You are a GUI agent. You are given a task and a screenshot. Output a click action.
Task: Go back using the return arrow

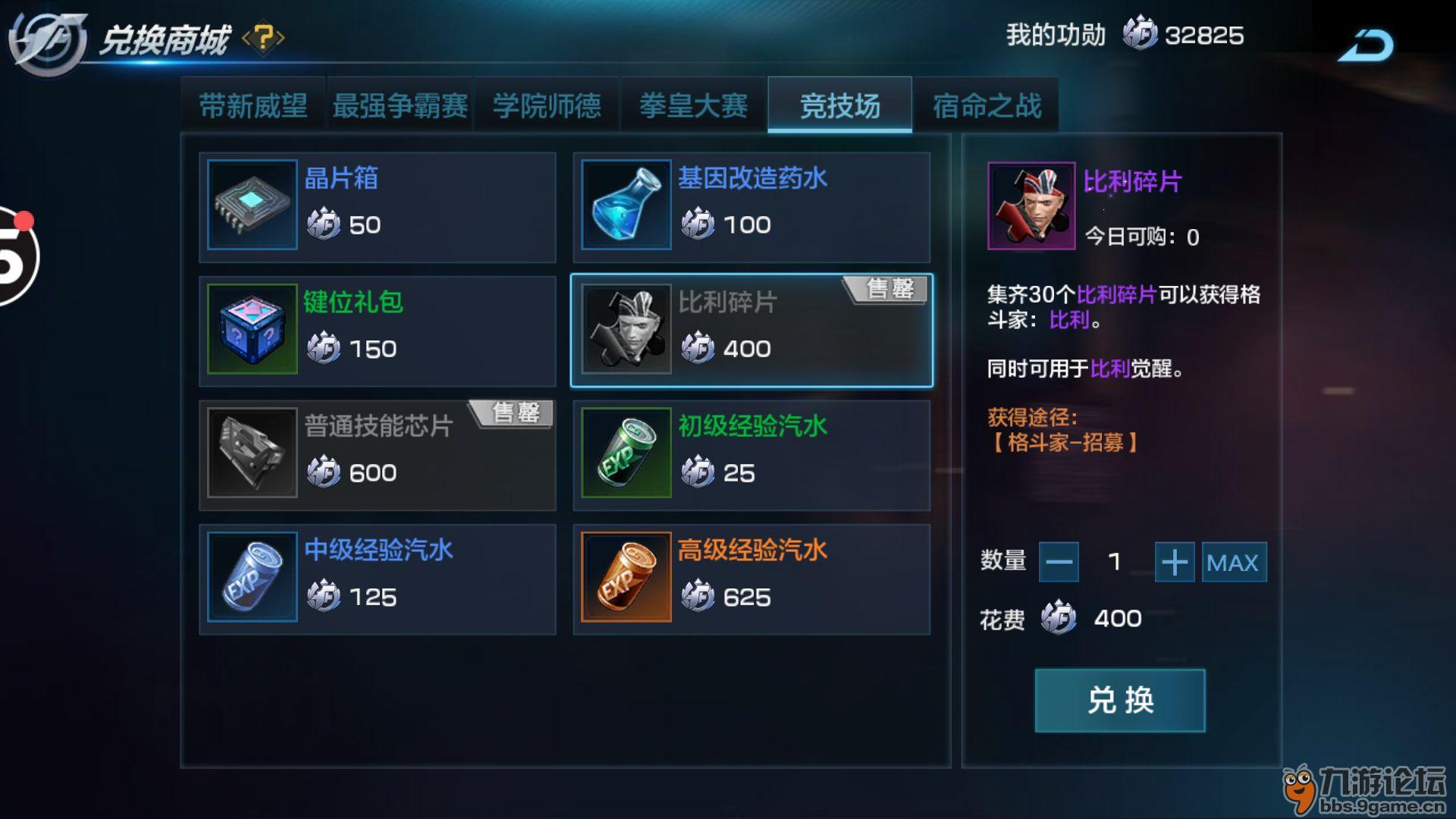click(x=1366, y=45)
